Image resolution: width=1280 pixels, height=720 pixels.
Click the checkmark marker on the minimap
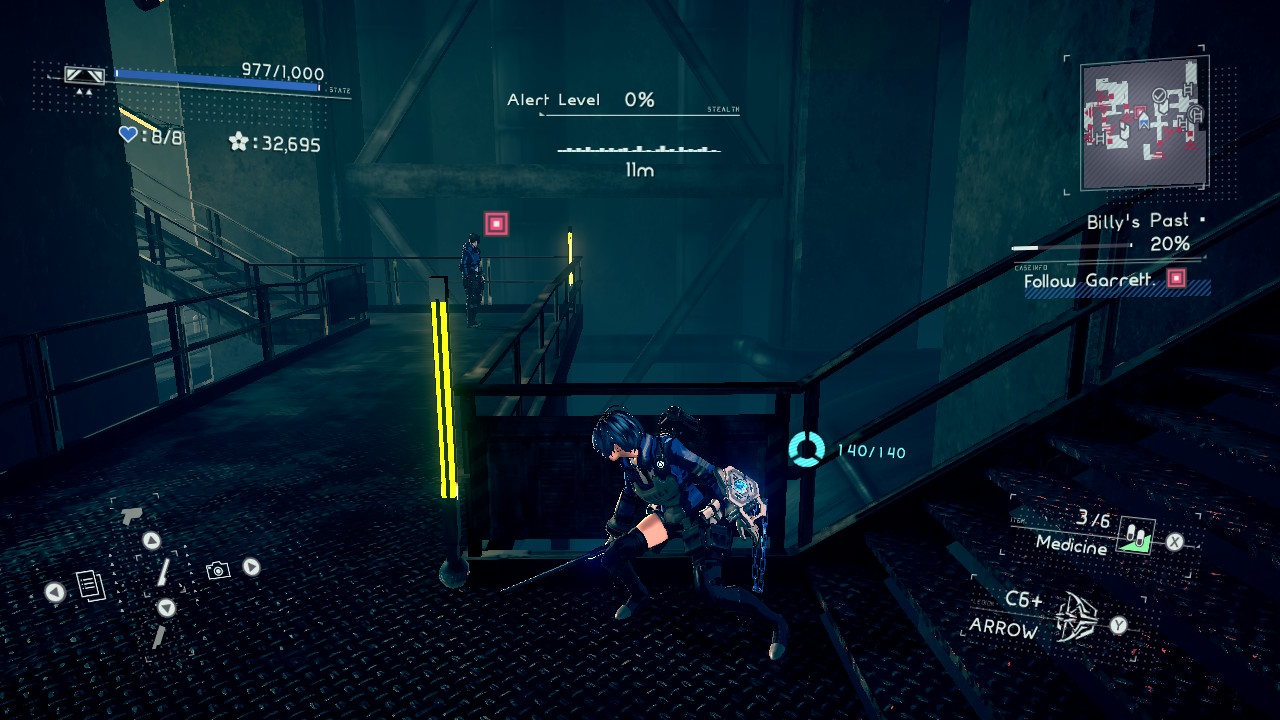1158,96
